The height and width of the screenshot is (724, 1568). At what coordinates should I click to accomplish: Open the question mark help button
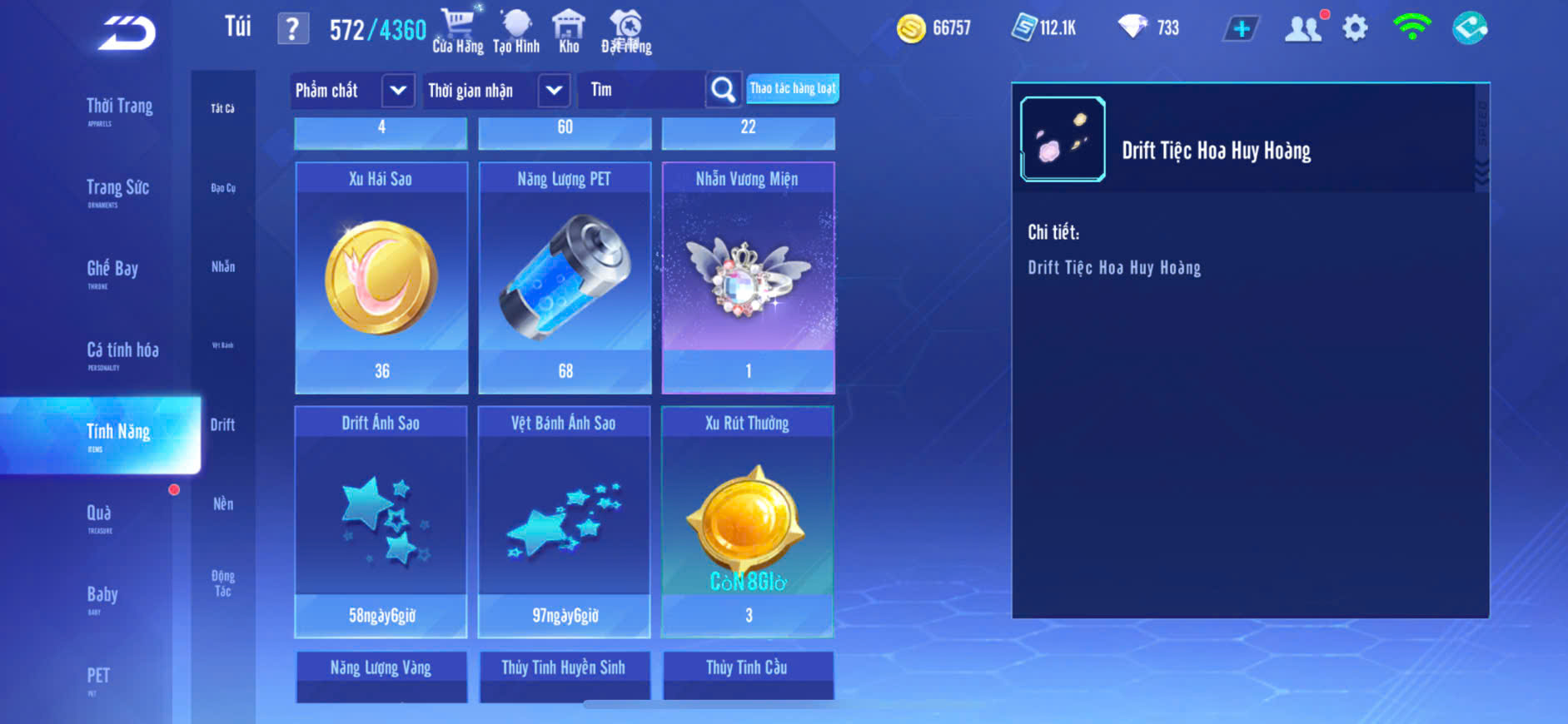(292, 29)
